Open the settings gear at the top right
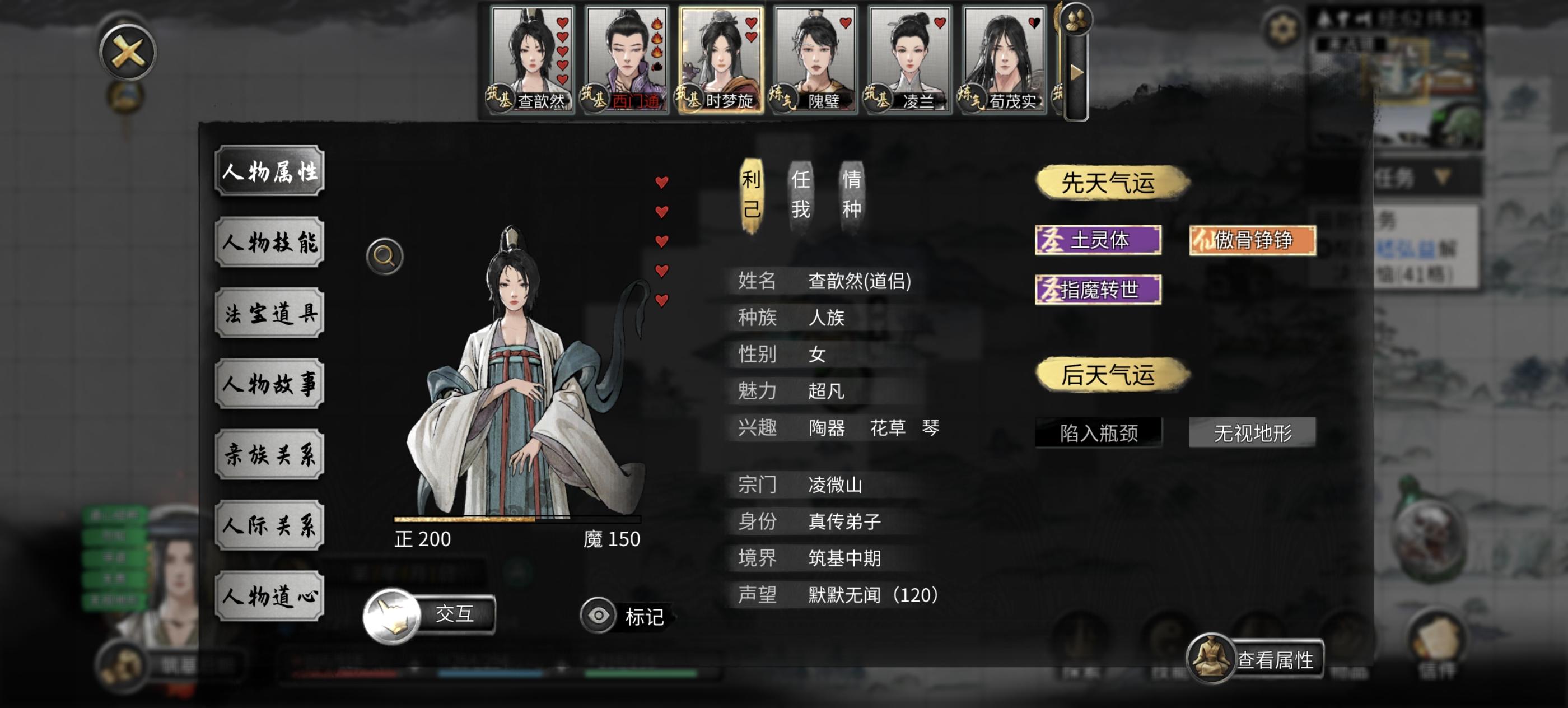The width and height of the screenshot is (1568, 708). tap(1283, 27)
